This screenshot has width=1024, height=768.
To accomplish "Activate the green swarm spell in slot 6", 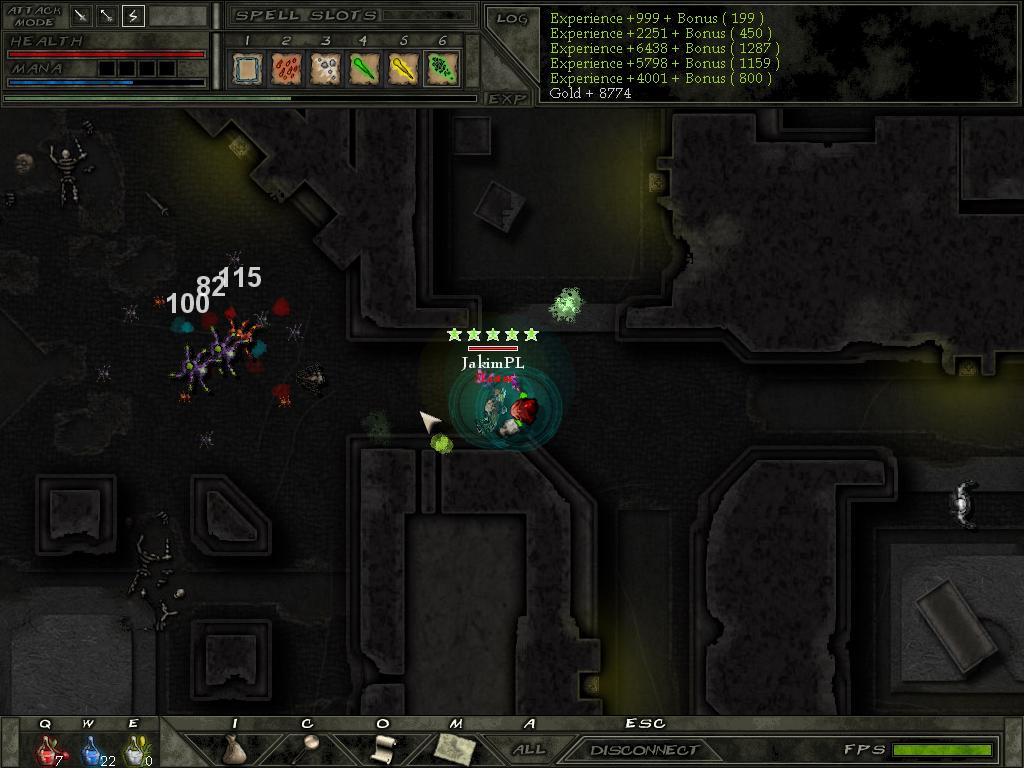I will coord(441,68).
